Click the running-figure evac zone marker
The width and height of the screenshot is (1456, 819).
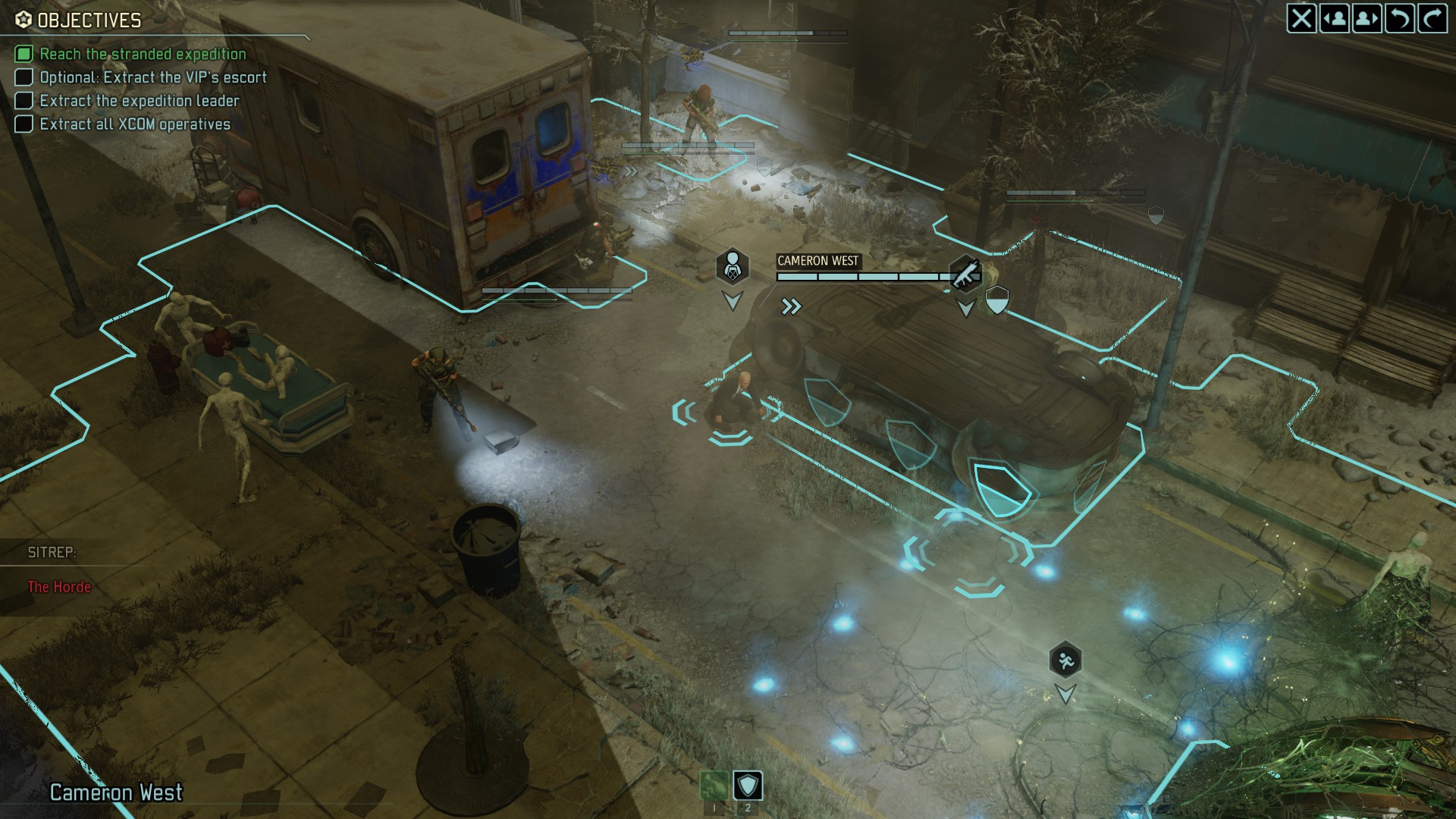(x=1065, y=661)
